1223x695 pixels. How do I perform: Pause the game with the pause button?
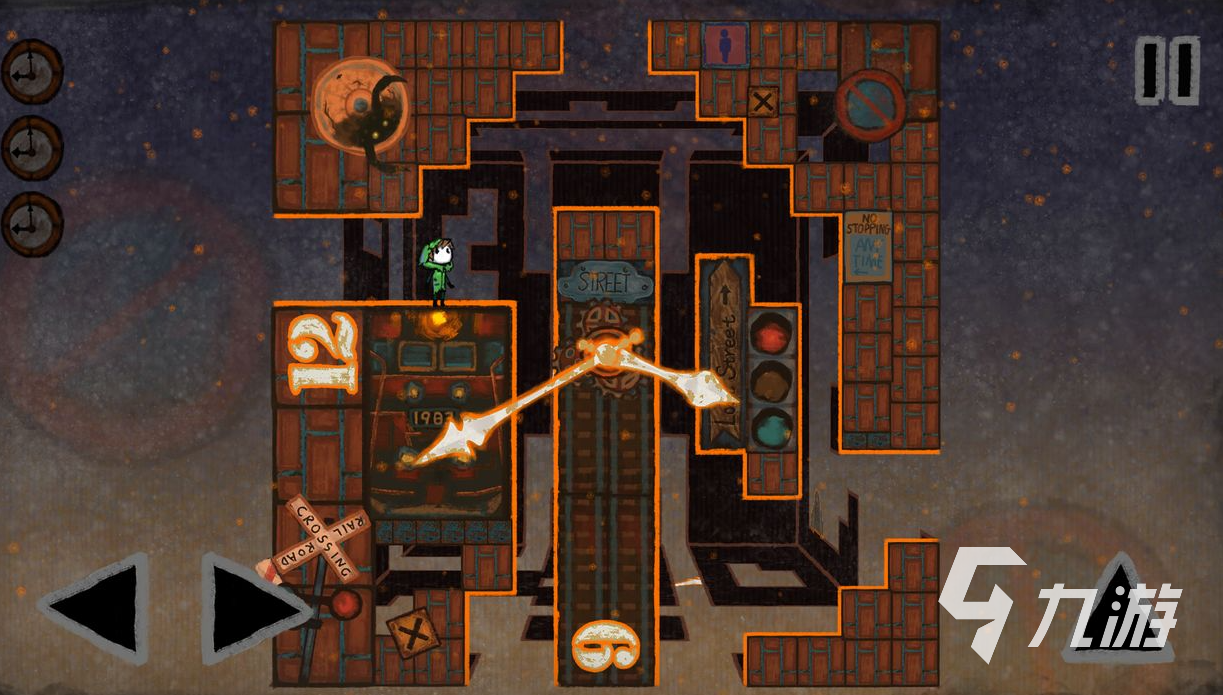[1167, 70]
